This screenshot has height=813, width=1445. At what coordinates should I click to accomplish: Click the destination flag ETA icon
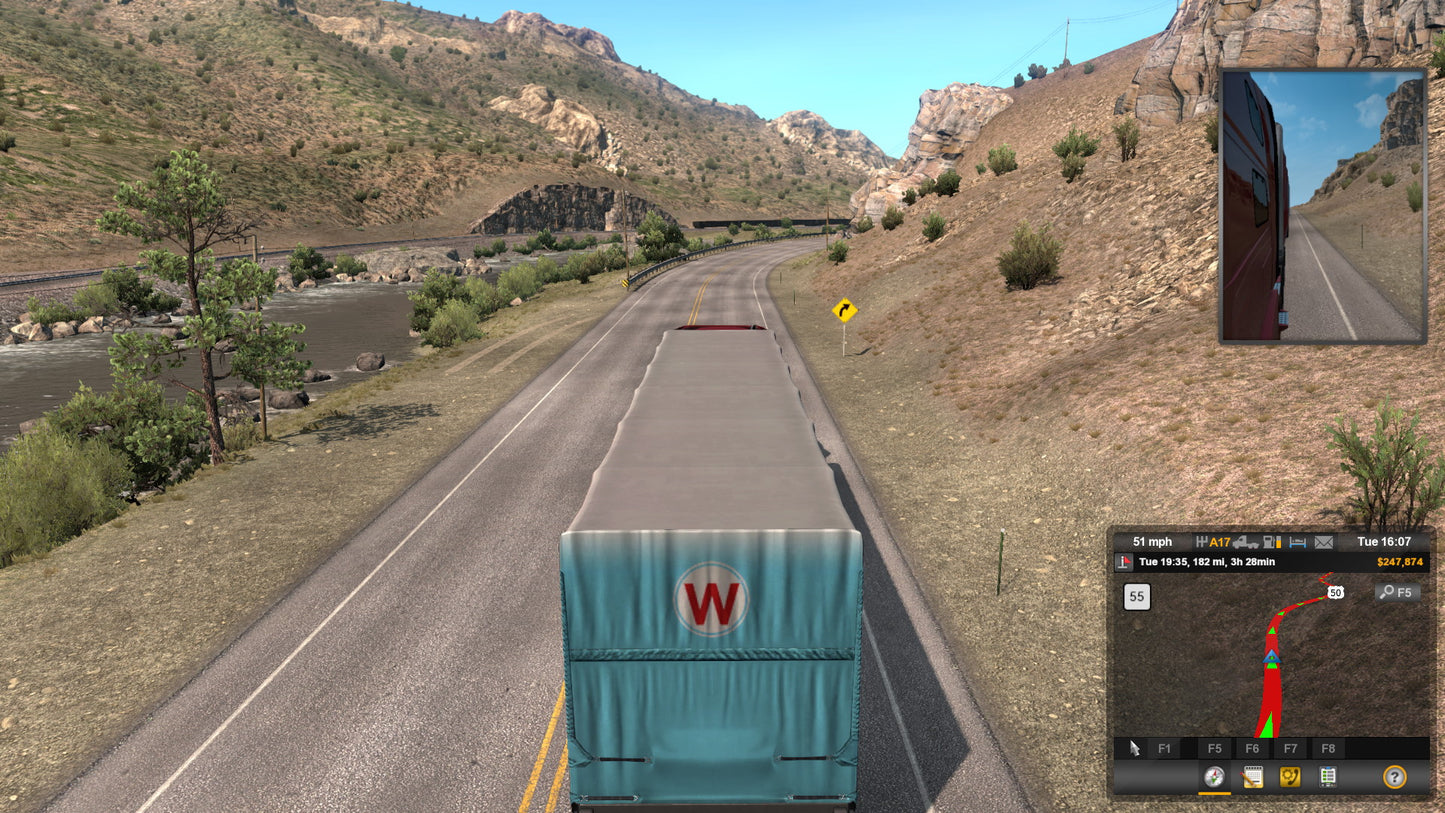[x=1124, y=561]
